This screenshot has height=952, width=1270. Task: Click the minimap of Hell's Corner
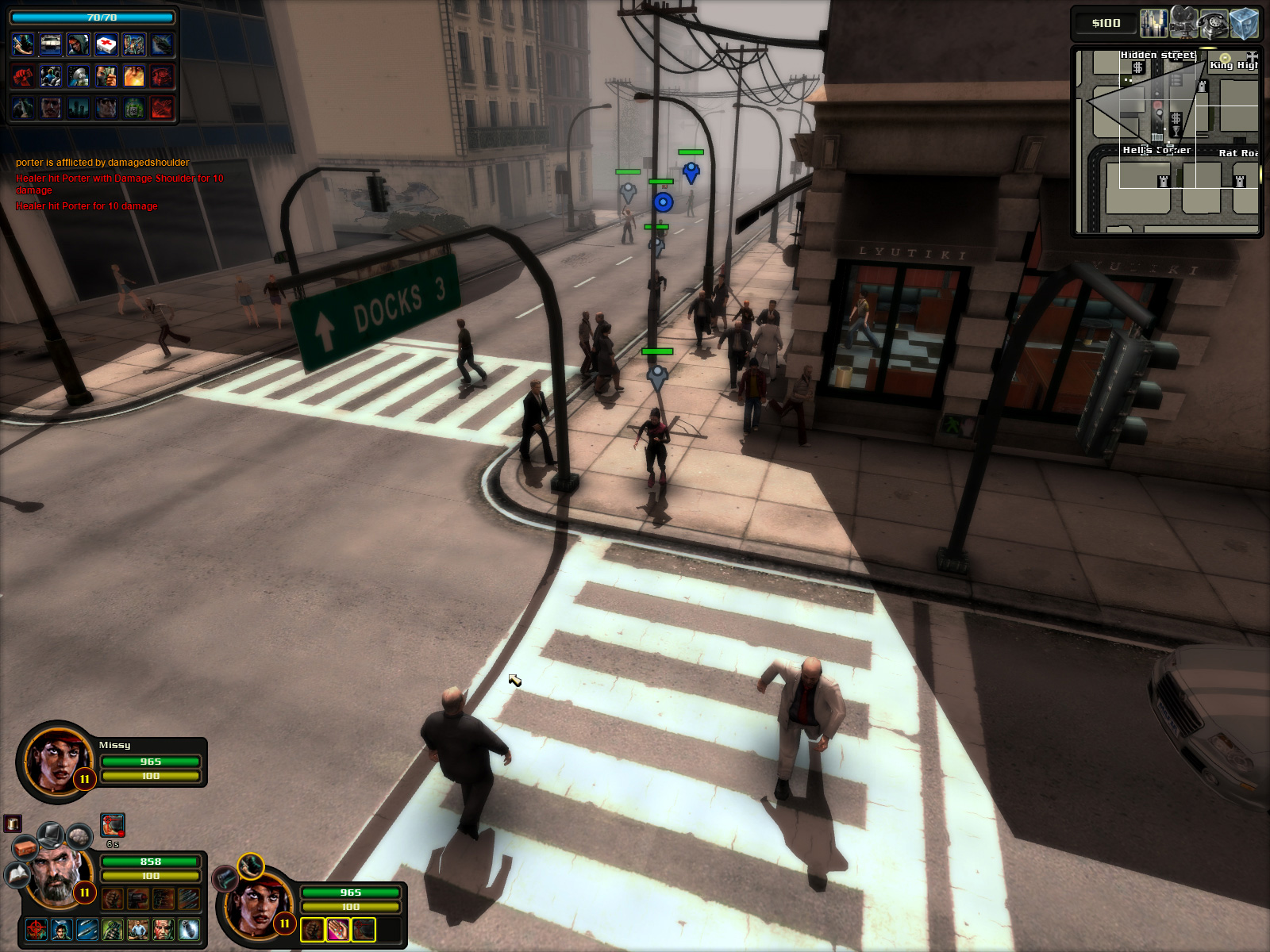pyautogui.click(x=1167, y=141)
